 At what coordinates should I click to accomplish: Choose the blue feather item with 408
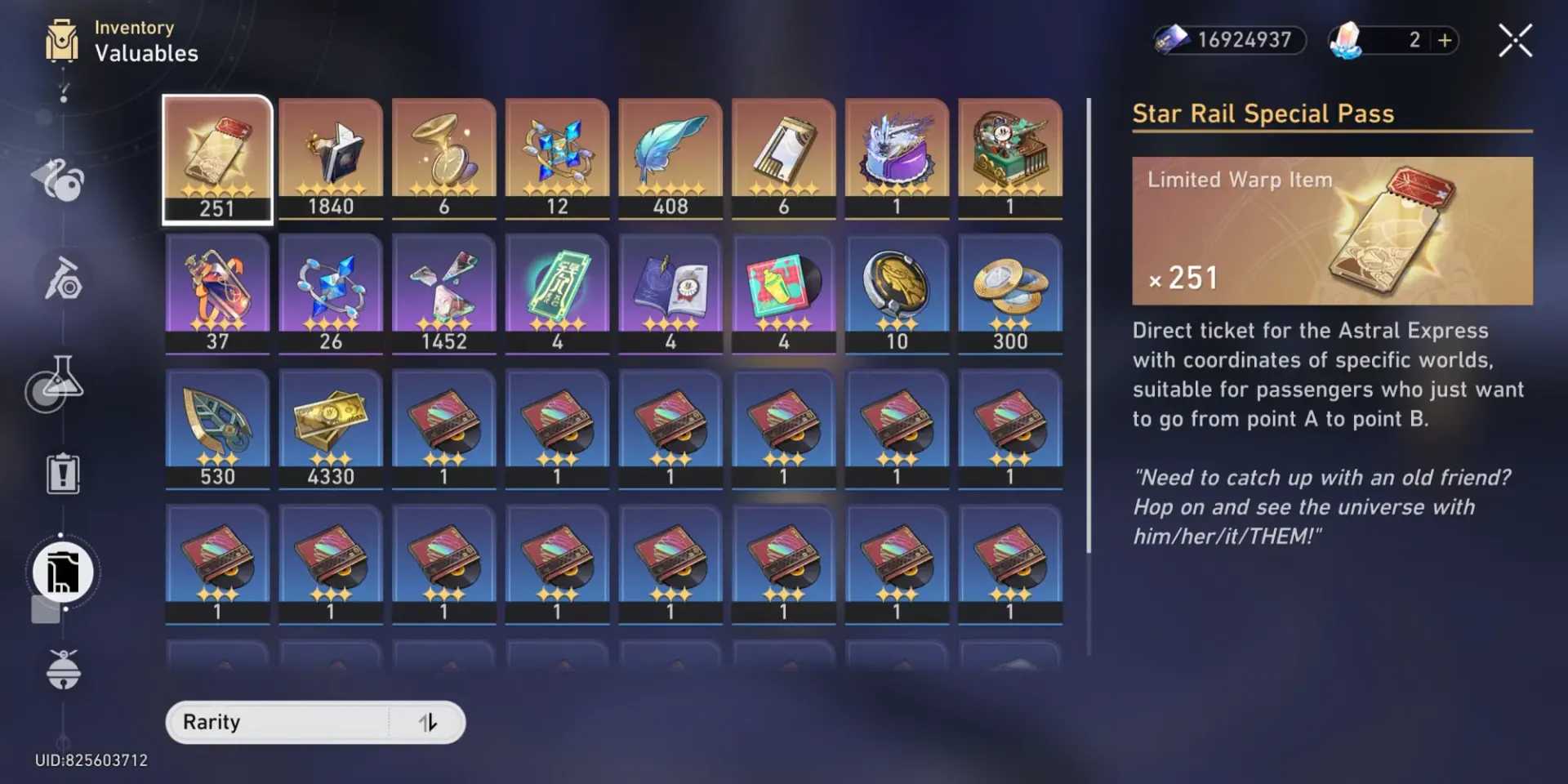pos(670,158)
